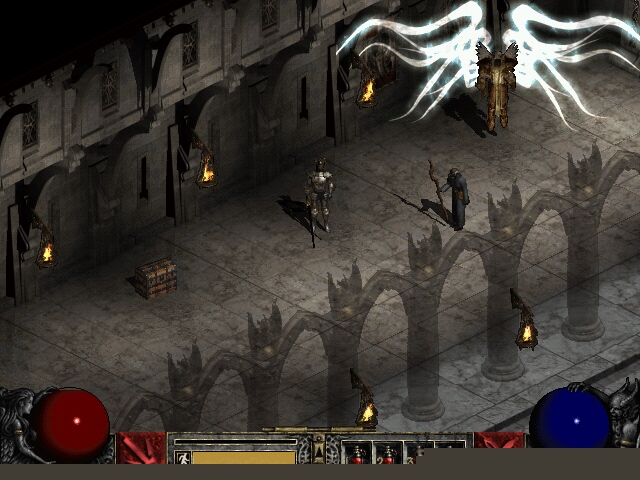Open the right mouse skill selector
640x480 pixels.
click(x=498, y=448)
